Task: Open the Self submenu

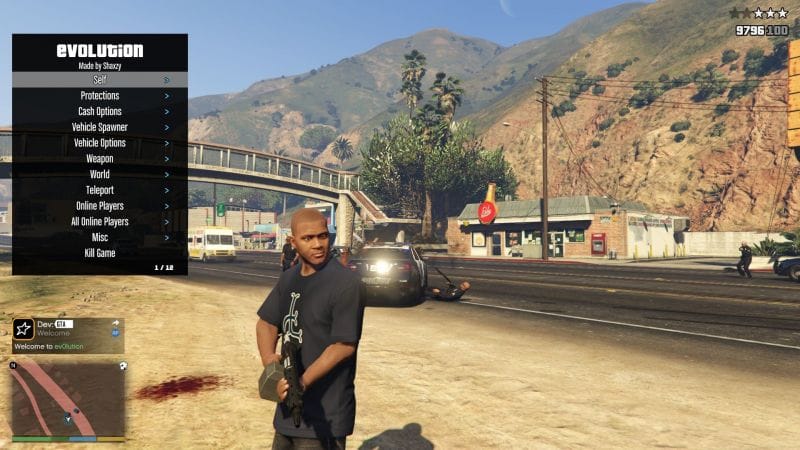Action: [x=99, y=79]
